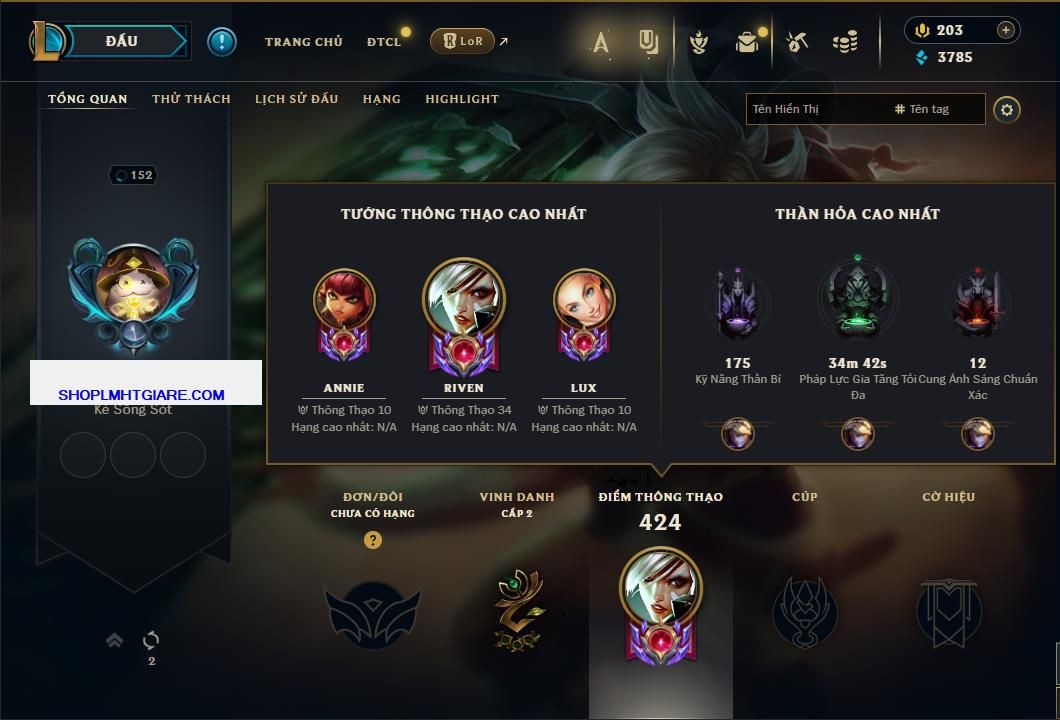1060x720 pixels.
Task: Select the Annie champion portrait
Action: [344, 300]
